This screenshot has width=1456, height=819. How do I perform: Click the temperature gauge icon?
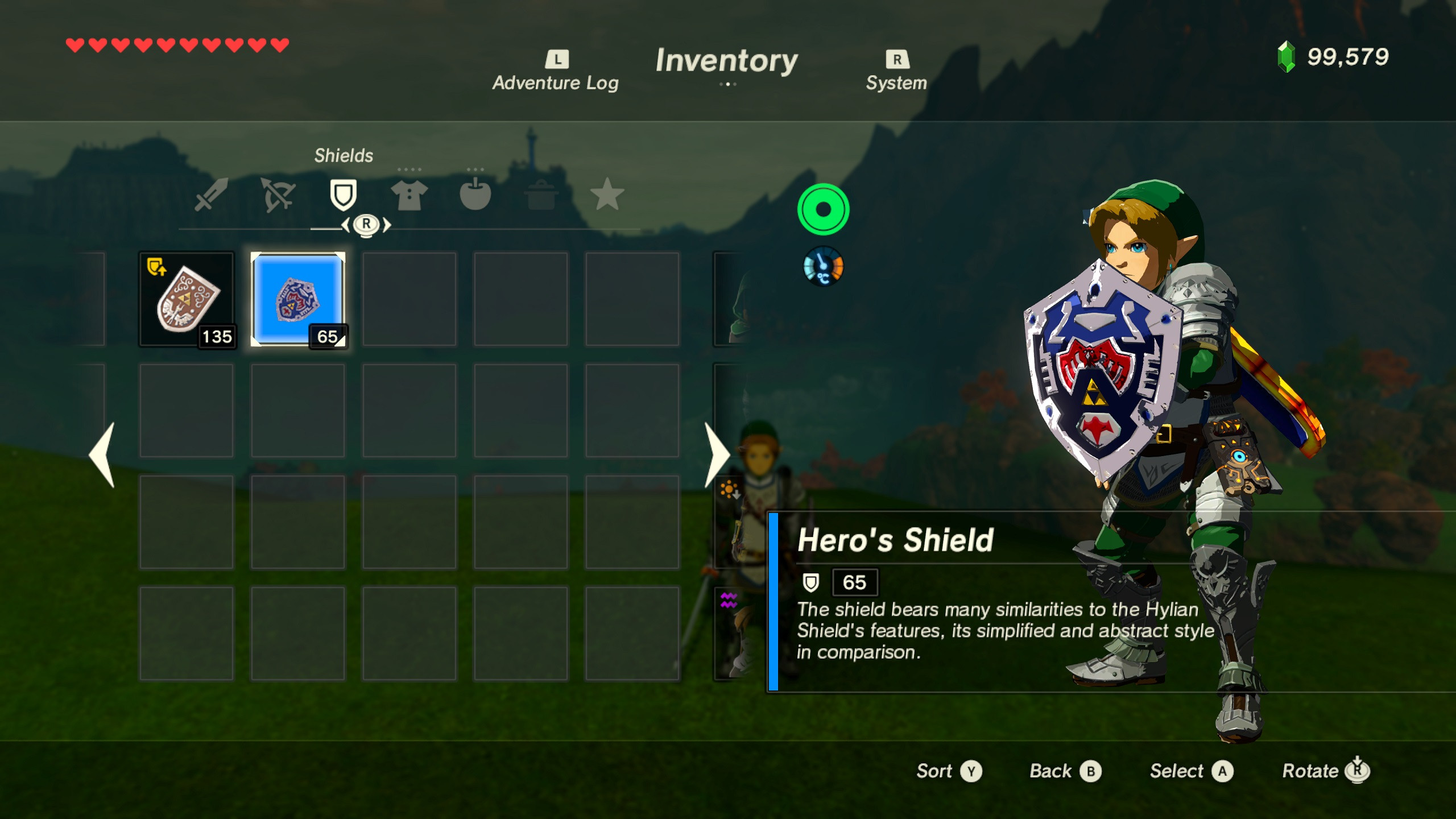click(x=824, y=265)
